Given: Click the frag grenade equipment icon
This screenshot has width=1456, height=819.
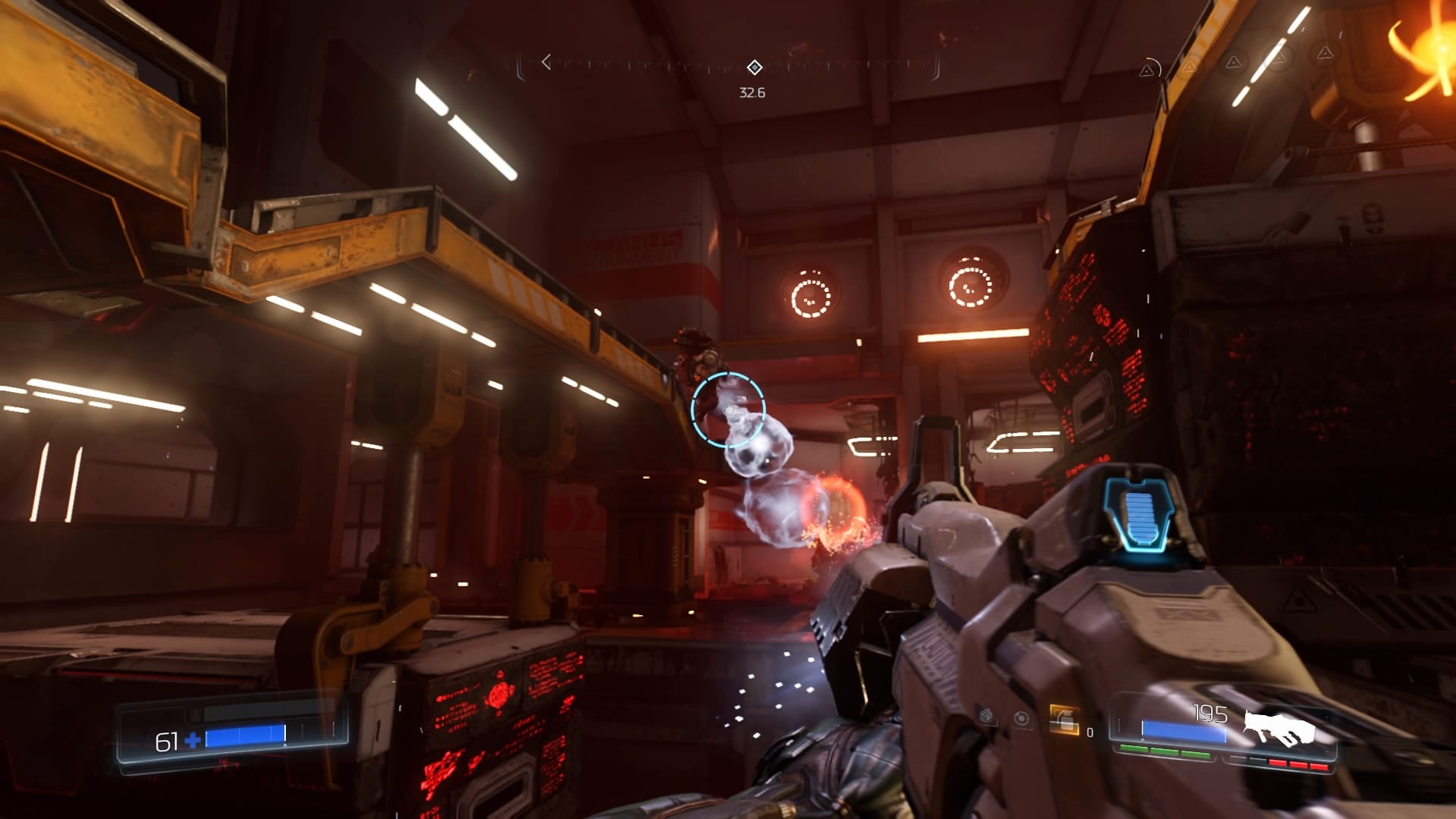Looking at the screenshot, I should pos(1064,720).
